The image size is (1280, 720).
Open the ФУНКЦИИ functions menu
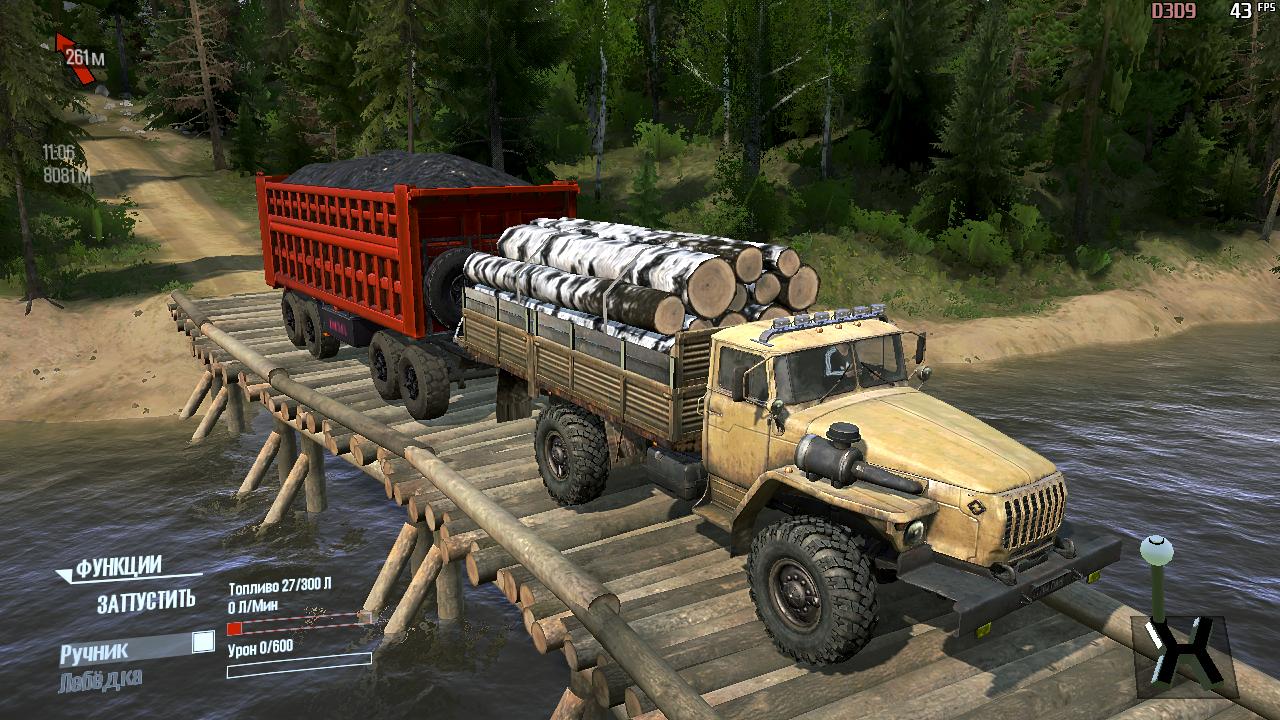click(x=118, y=567)
